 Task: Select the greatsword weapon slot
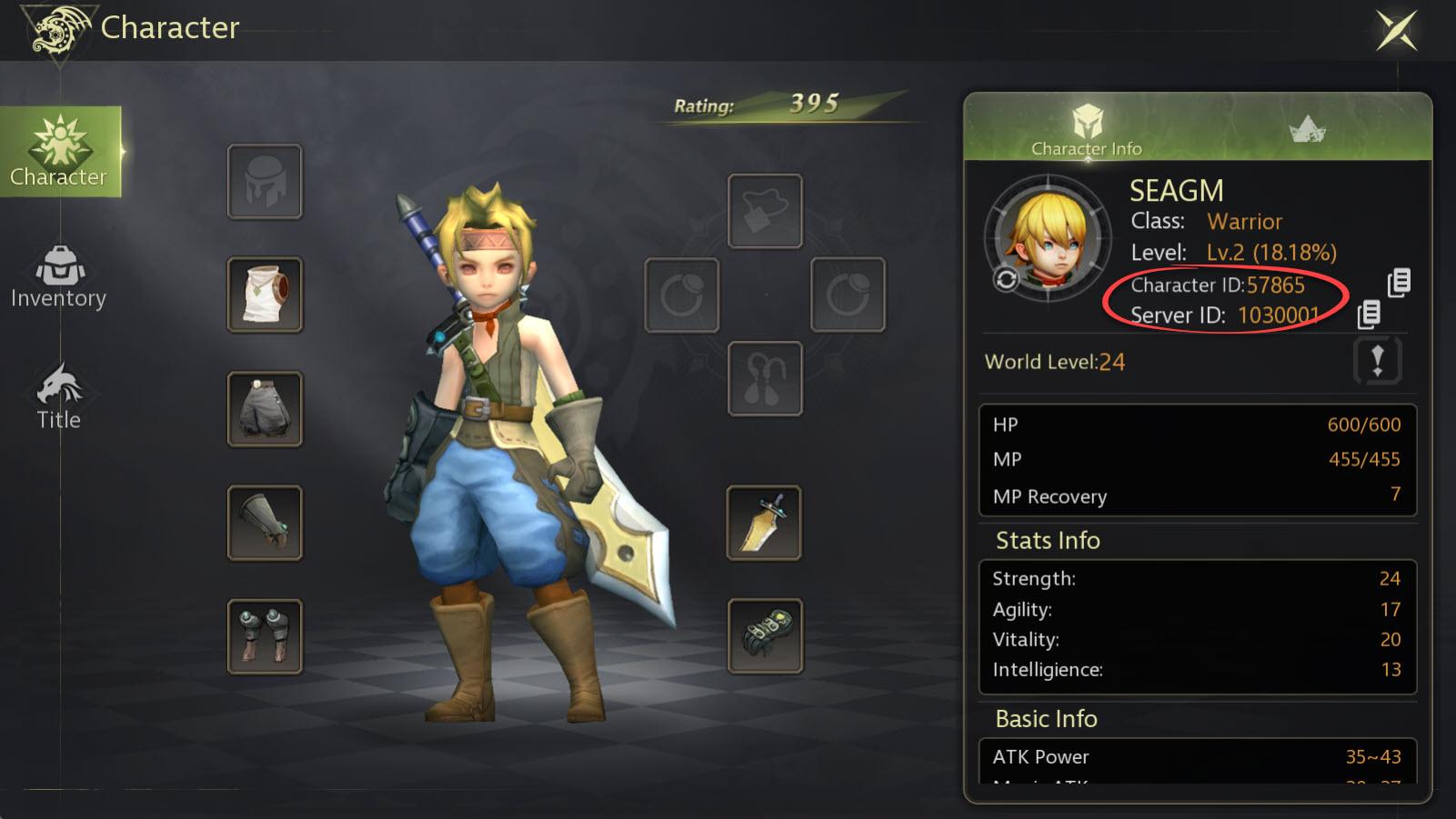764,523
